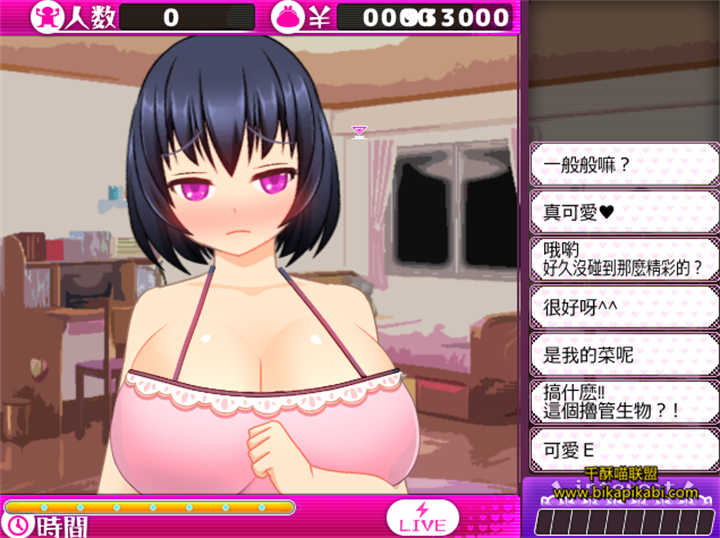Image resolution: width=720 pixels, height=538 pixels.
Task: Select the "很好呀^^" comment bubble
Action: coord(624,306)
